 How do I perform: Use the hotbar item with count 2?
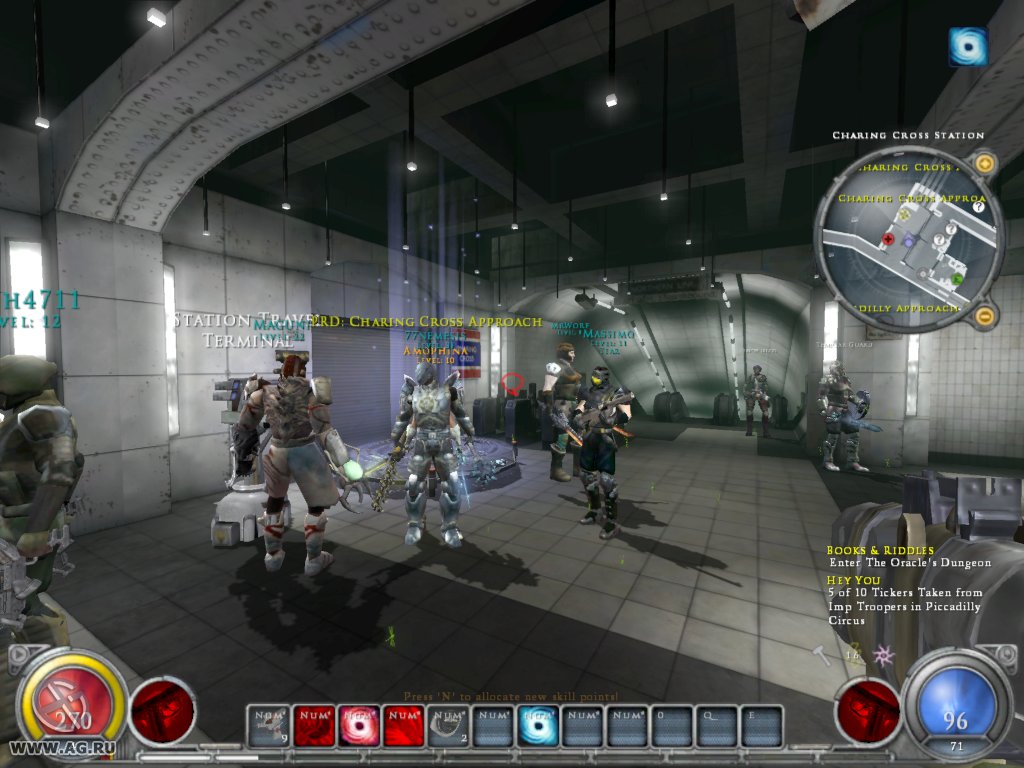pyautogui.click(x=447, y=726)
